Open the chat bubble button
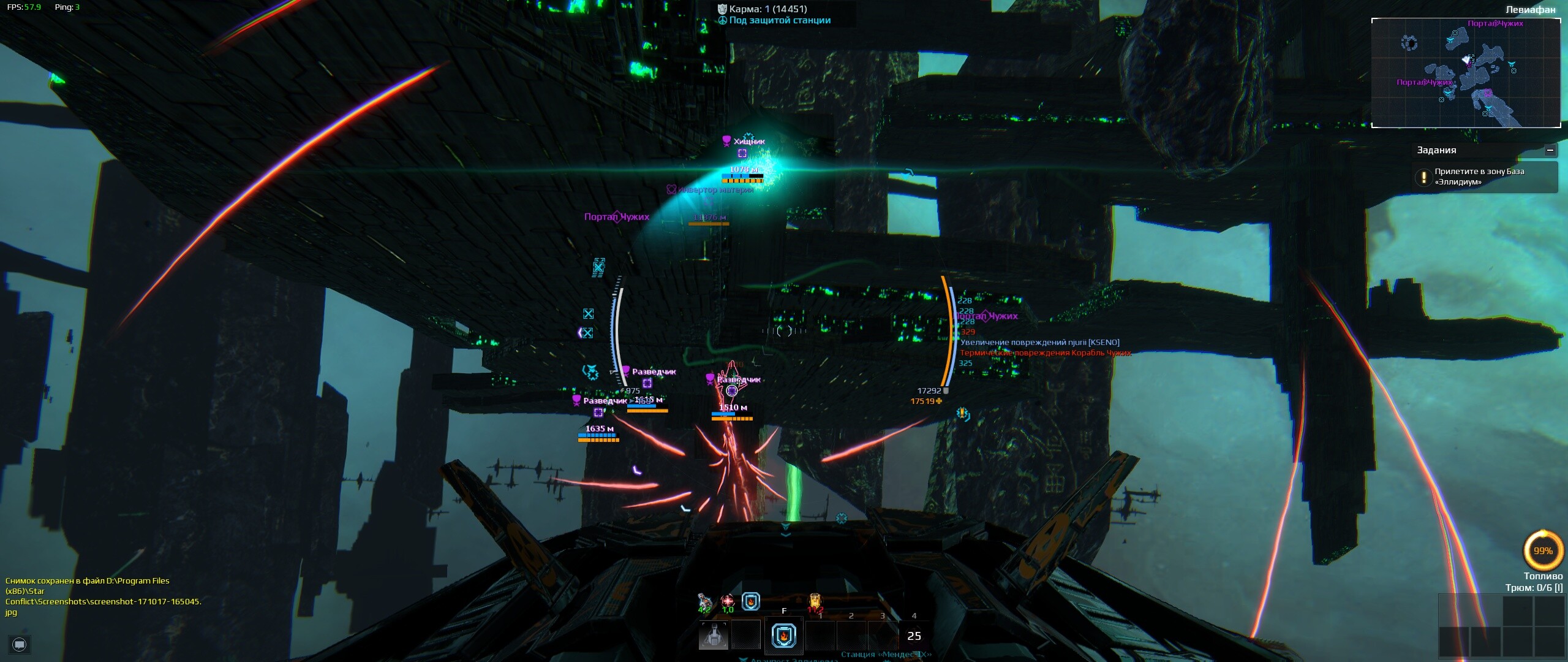This screenshot has width=1568, height=662. 20,644
